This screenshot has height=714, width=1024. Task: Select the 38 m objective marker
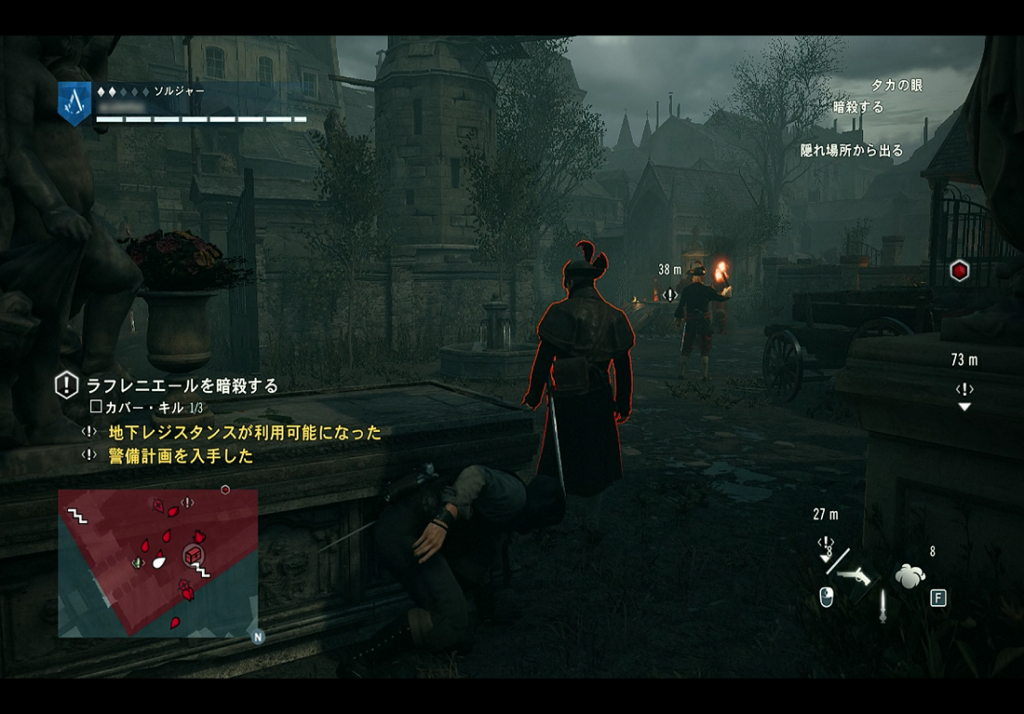(x=670, y=294)
